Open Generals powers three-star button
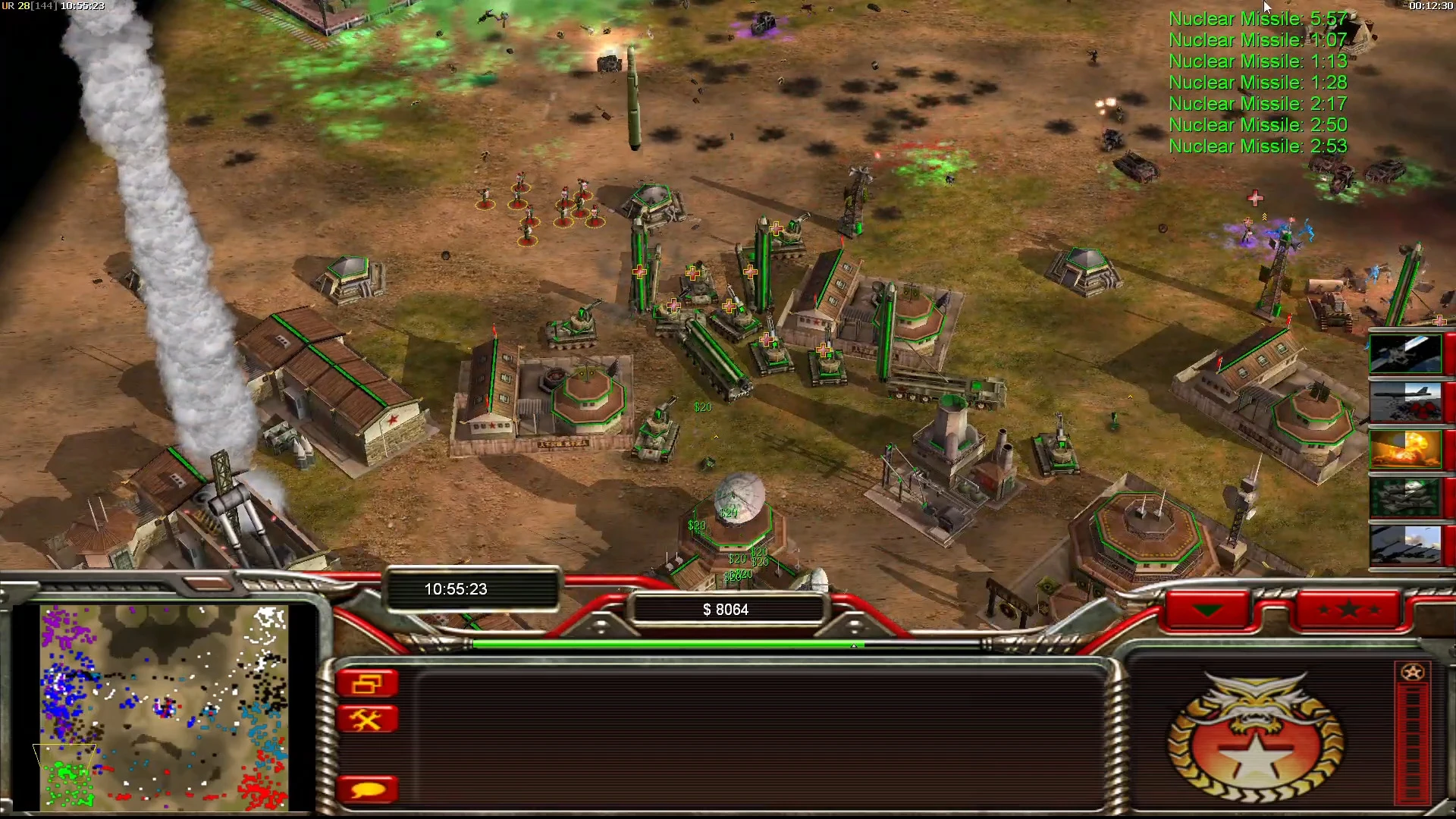The image size is (1456, 819). click(x=1348, y=610)
